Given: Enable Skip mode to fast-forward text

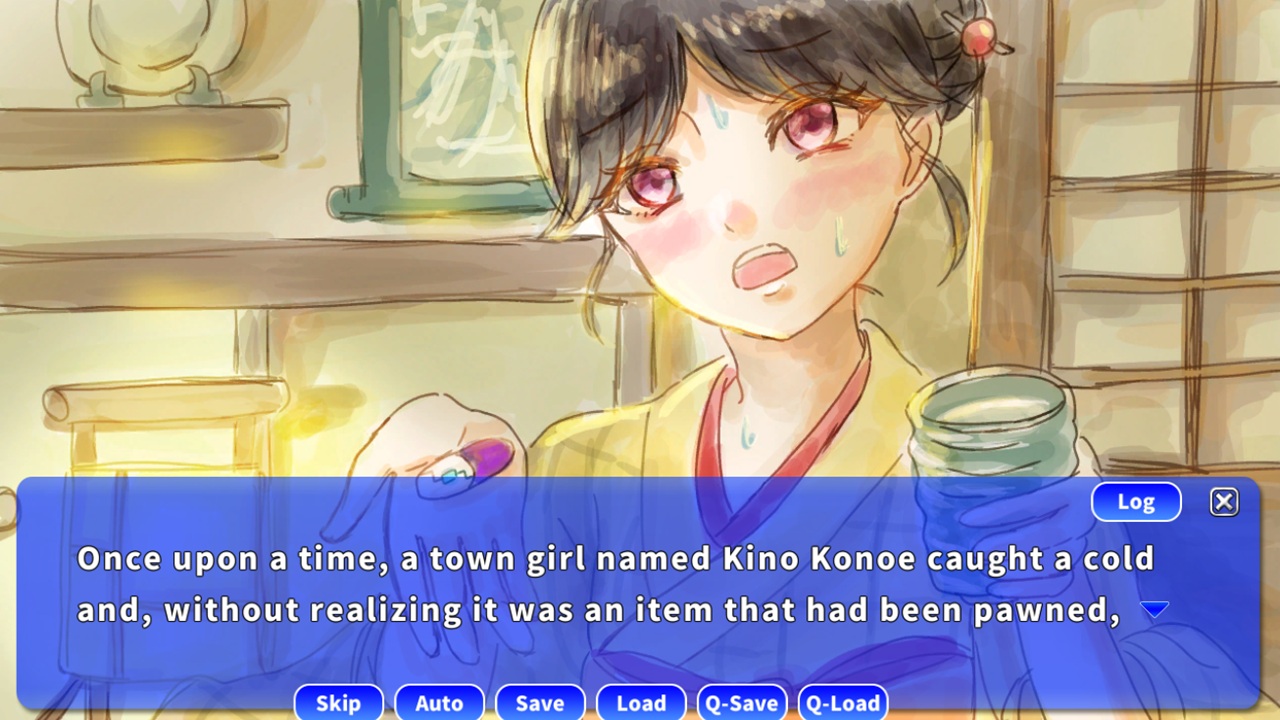Looking at the screenshot, I should [x=338, y=702].
